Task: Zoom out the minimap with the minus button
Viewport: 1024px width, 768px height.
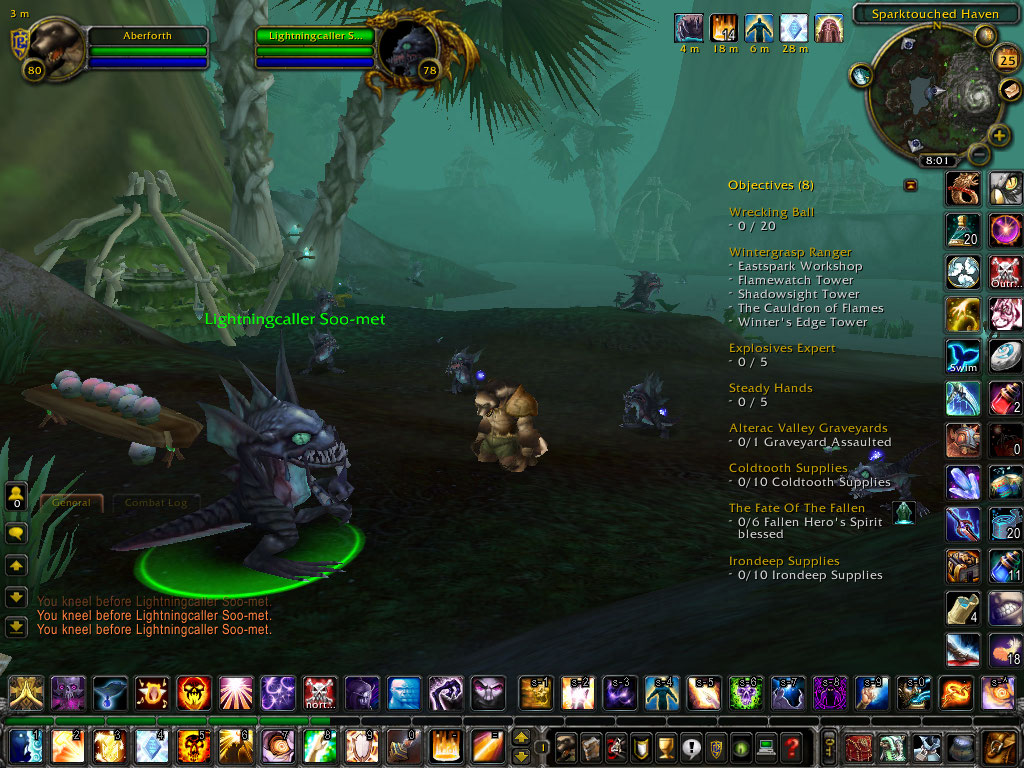Action: (978, 154)
